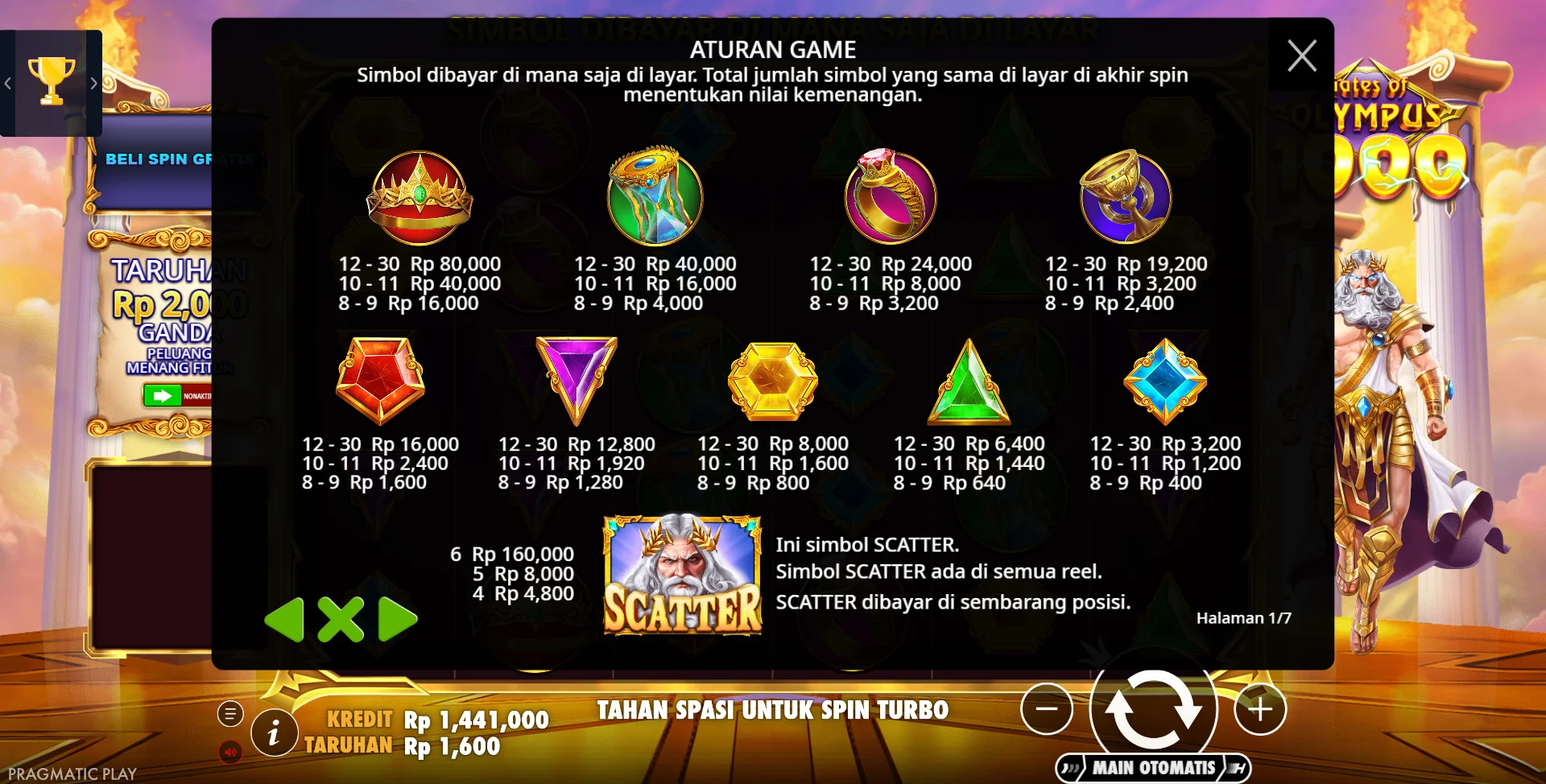
Task: Select the gold trophy tournament icon
Action: (52, 80)
